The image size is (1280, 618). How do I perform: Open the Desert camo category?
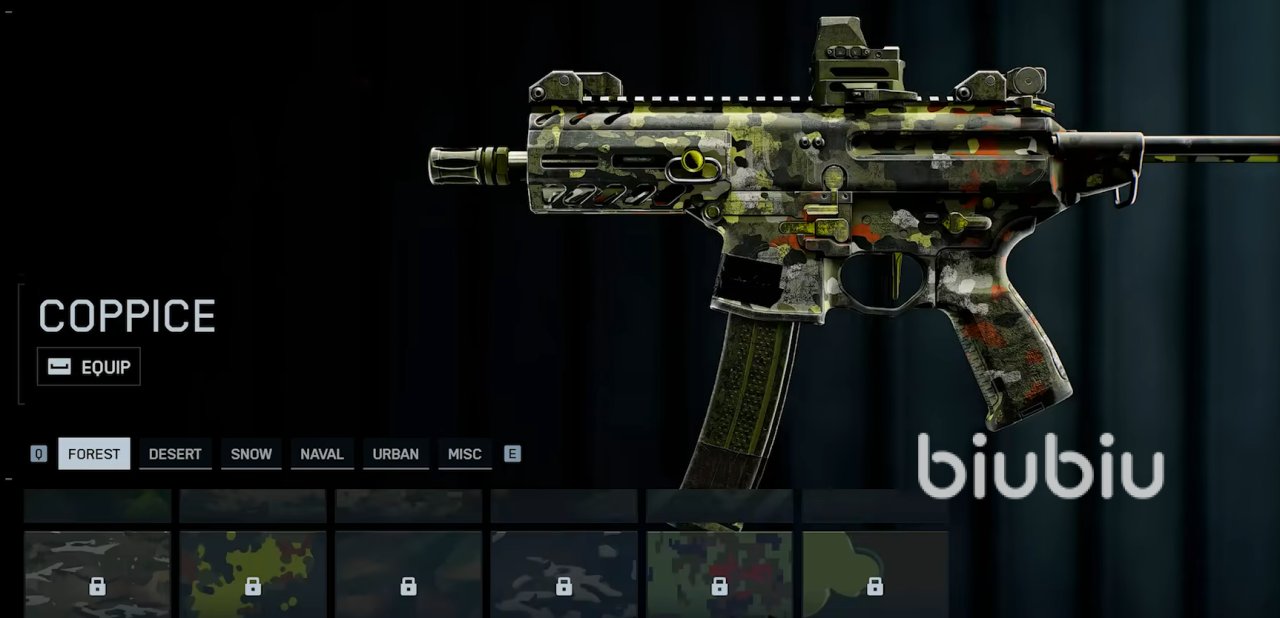point(175,454)
